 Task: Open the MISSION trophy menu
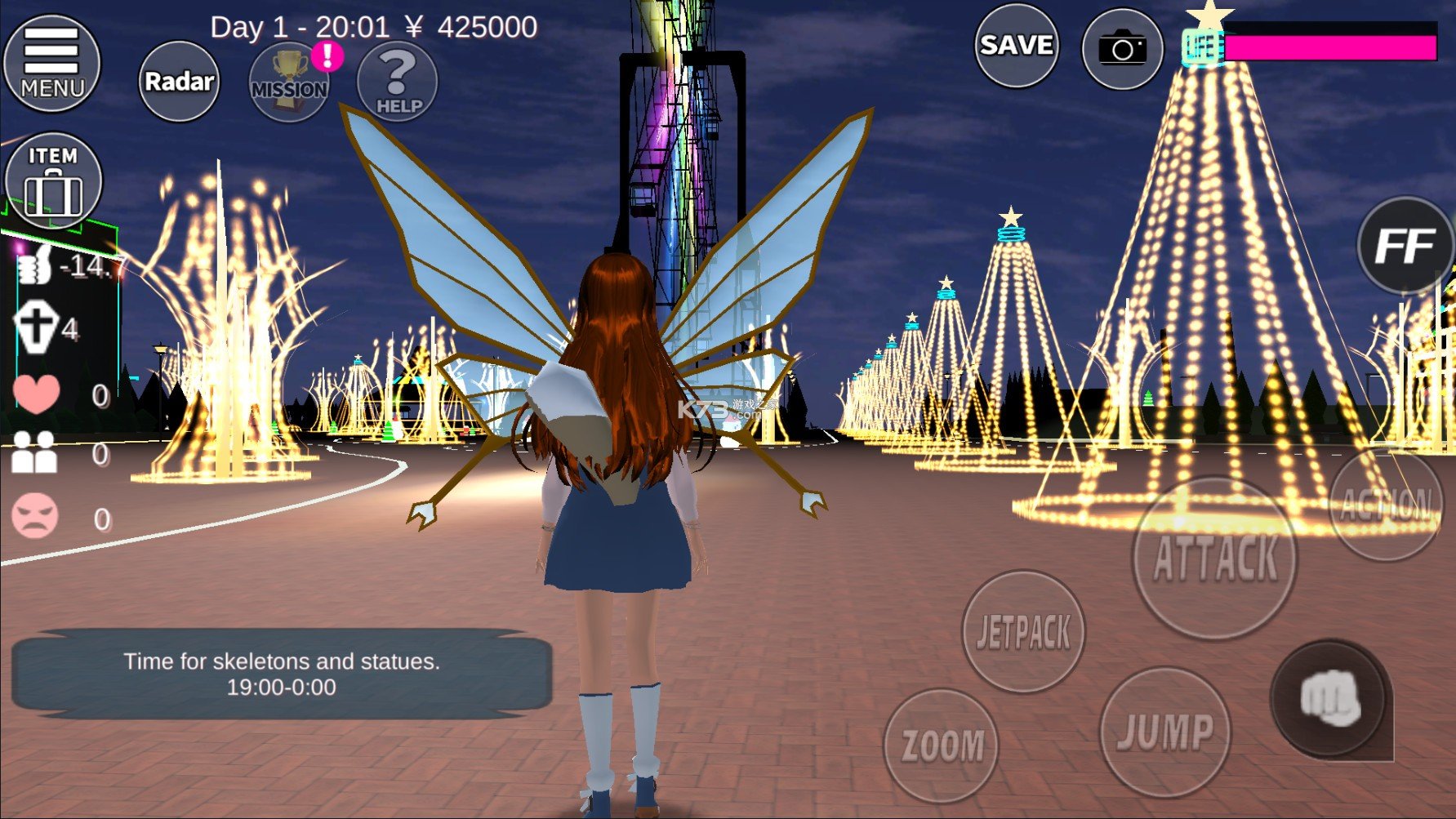pyautogui.click(x=288, y=82)
